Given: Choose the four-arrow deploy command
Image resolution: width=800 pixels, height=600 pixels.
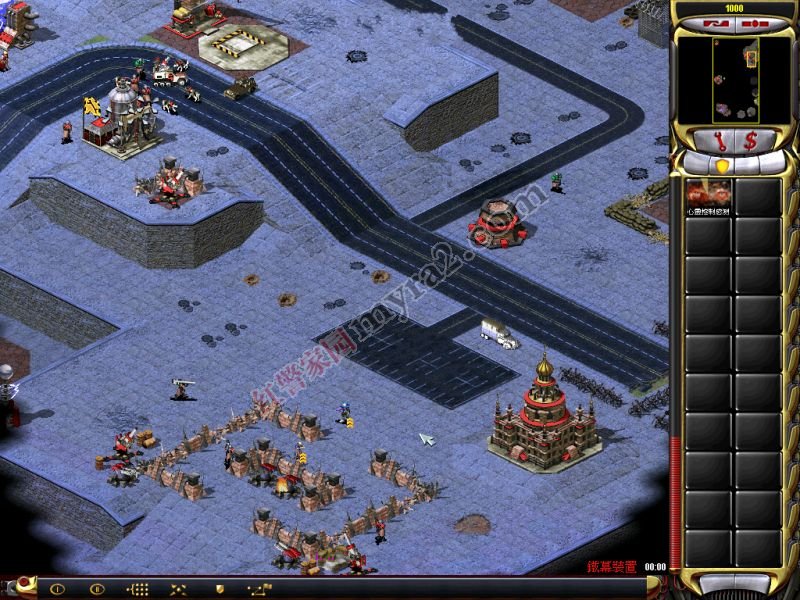Looking at the screenshot, I should [x=179, y=589].
